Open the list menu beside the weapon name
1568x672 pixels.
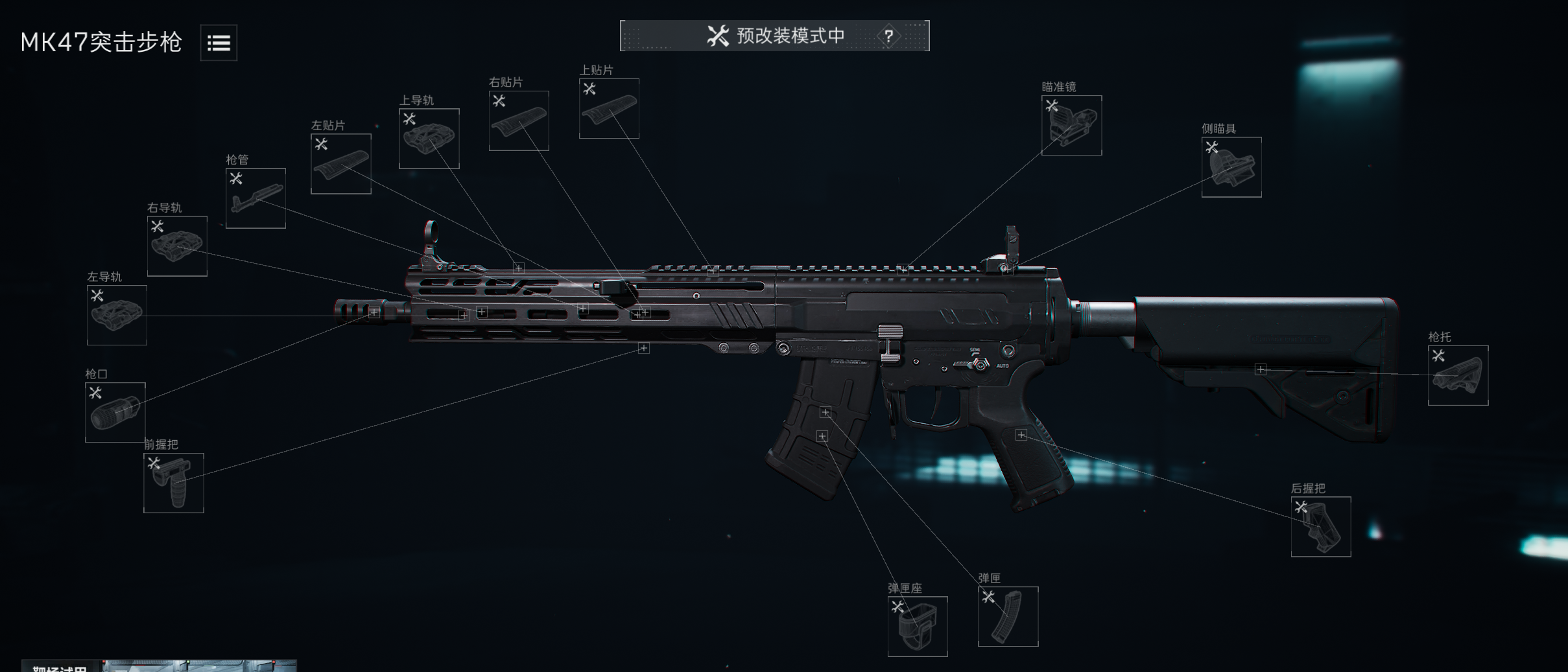pyautogui.click(x=219, y=43)
